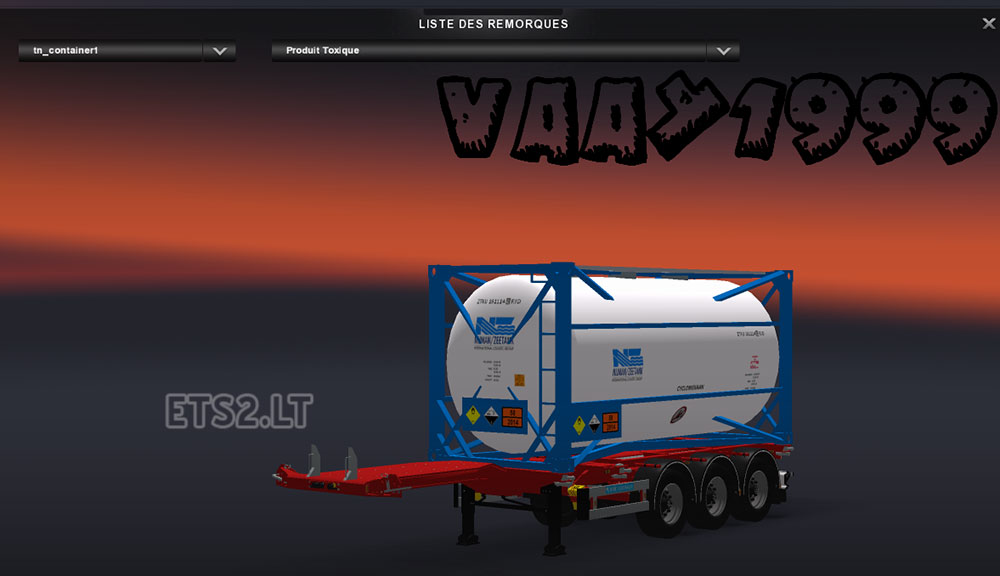1000x576 pixels.
Task: Open the Produit Toxique cargo dropdown
Action: (722, 51)
